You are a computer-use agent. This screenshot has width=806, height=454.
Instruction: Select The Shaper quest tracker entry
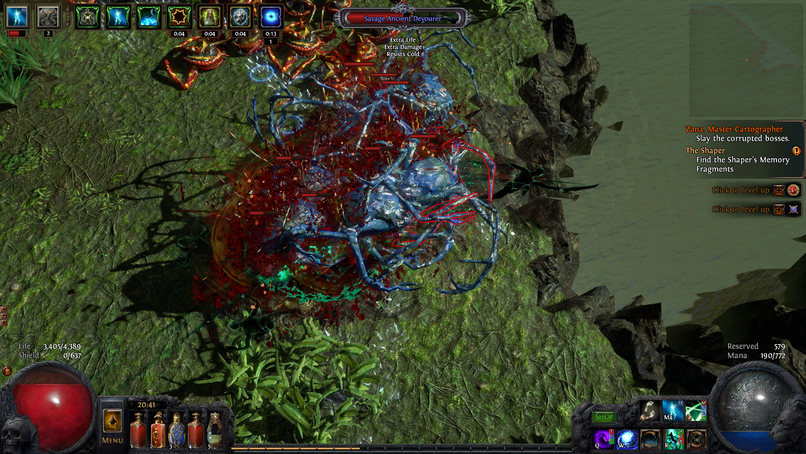pyautogui.click(x=740, y=160)
